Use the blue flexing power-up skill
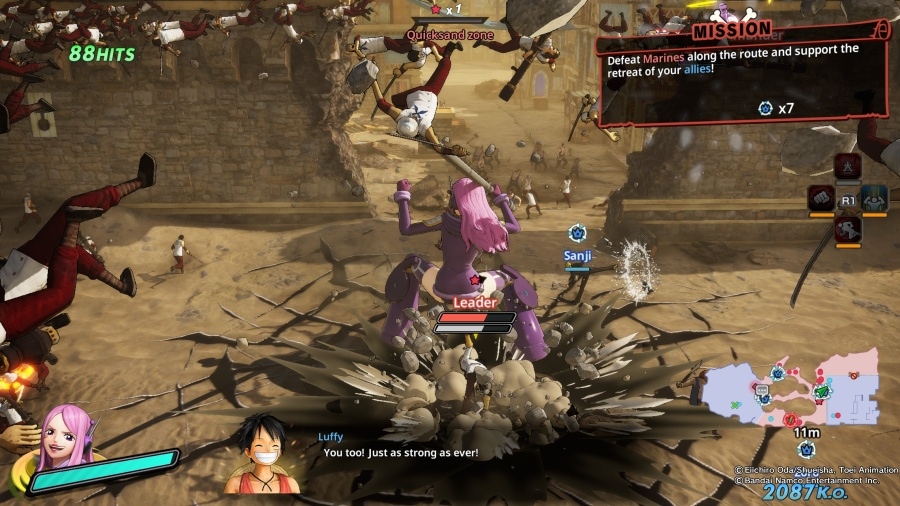 click(x=875, y=198)
